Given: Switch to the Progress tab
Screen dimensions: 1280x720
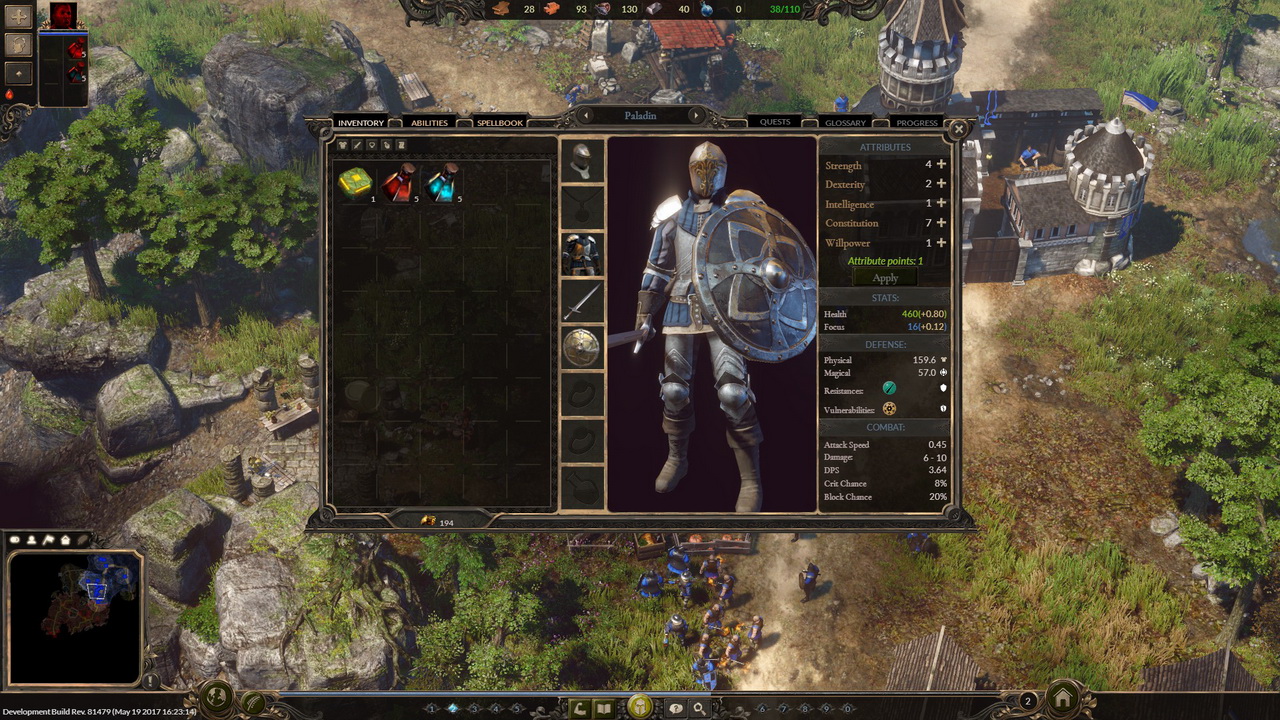Looking at the screenshot, I should [916, 123].
